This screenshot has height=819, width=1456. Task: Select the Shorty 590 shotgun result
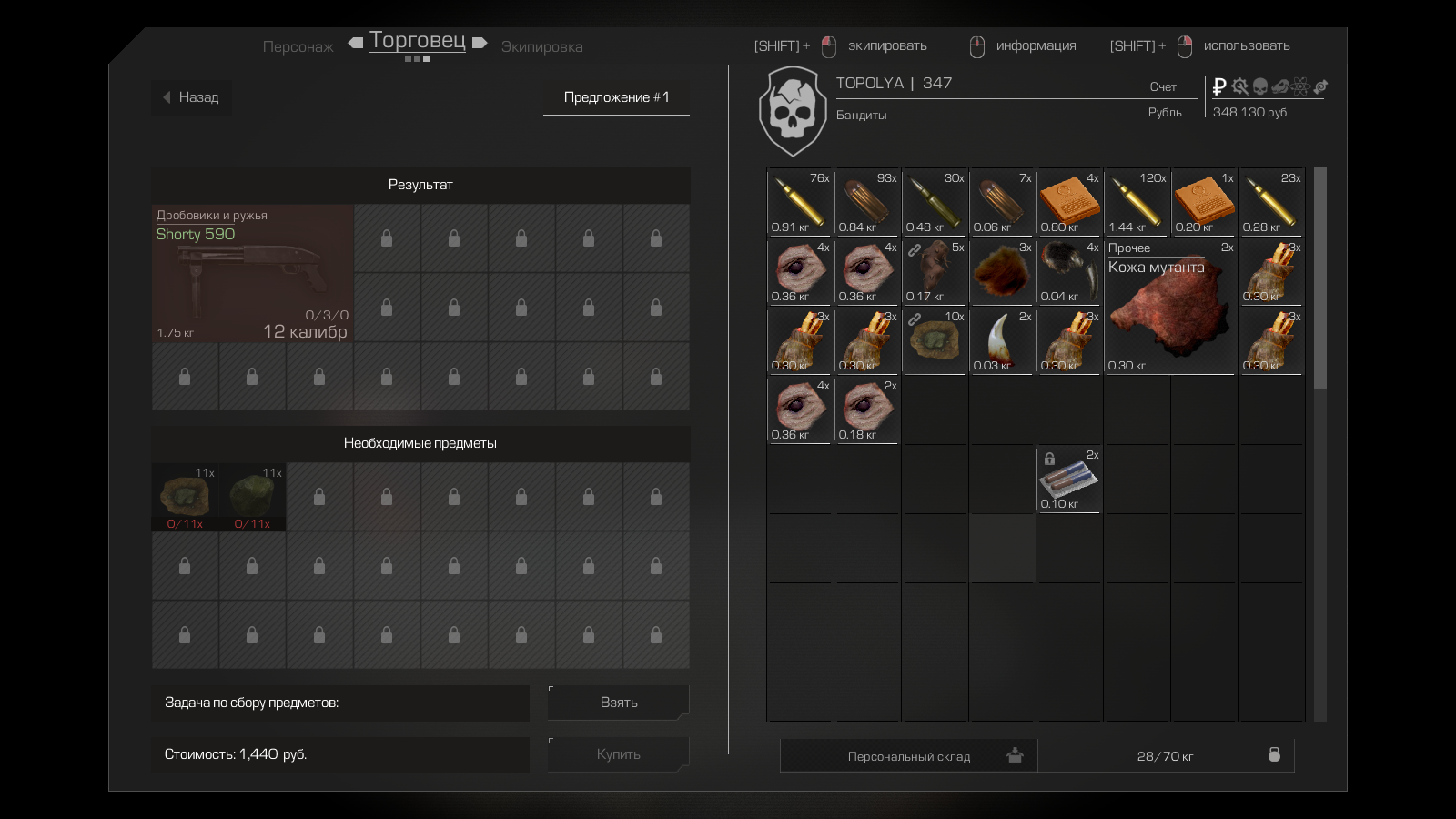pyautogui.click(x=252, y=273)
